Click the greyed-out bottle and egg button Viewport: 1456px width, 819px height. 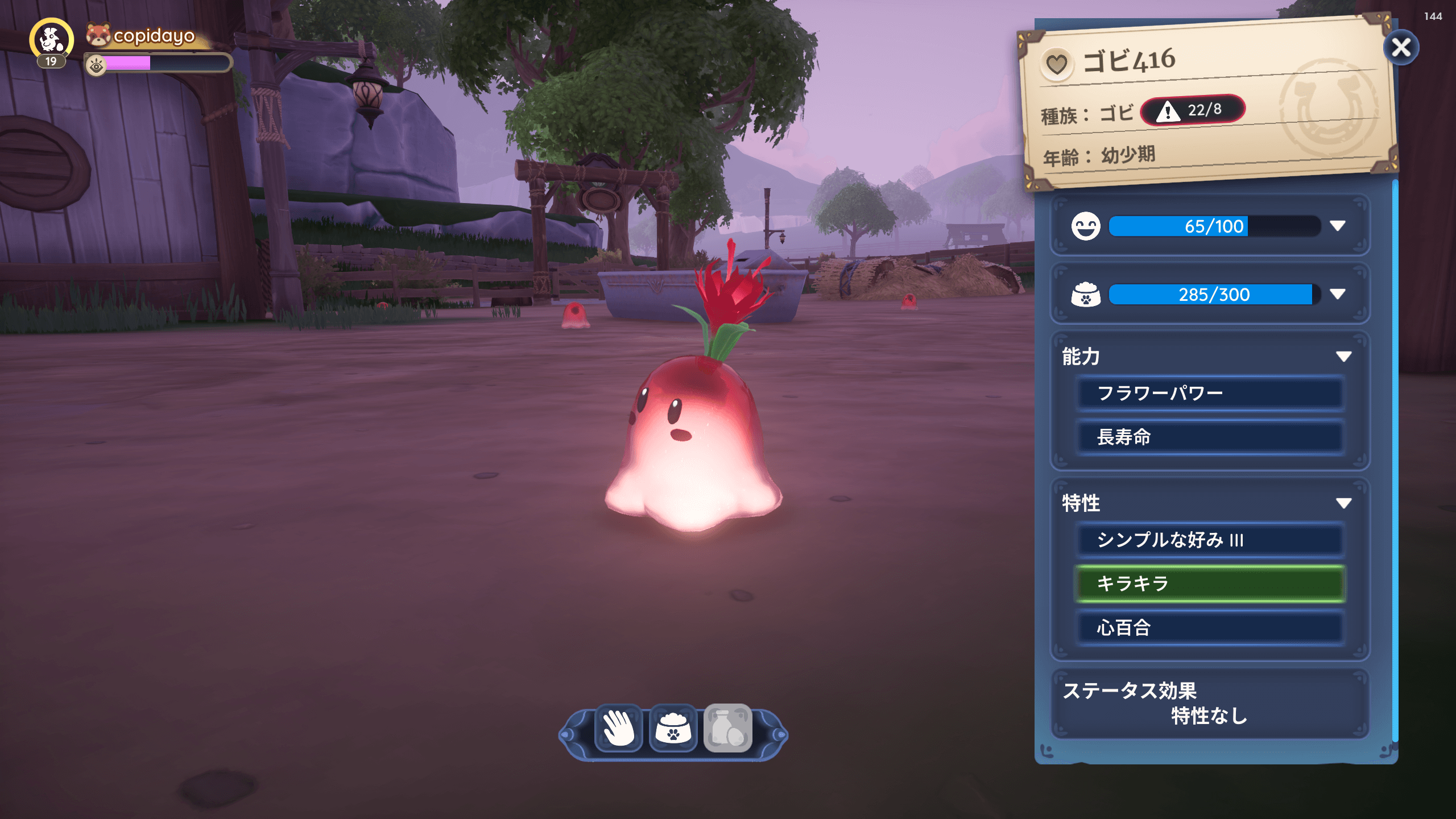point(728,729)
